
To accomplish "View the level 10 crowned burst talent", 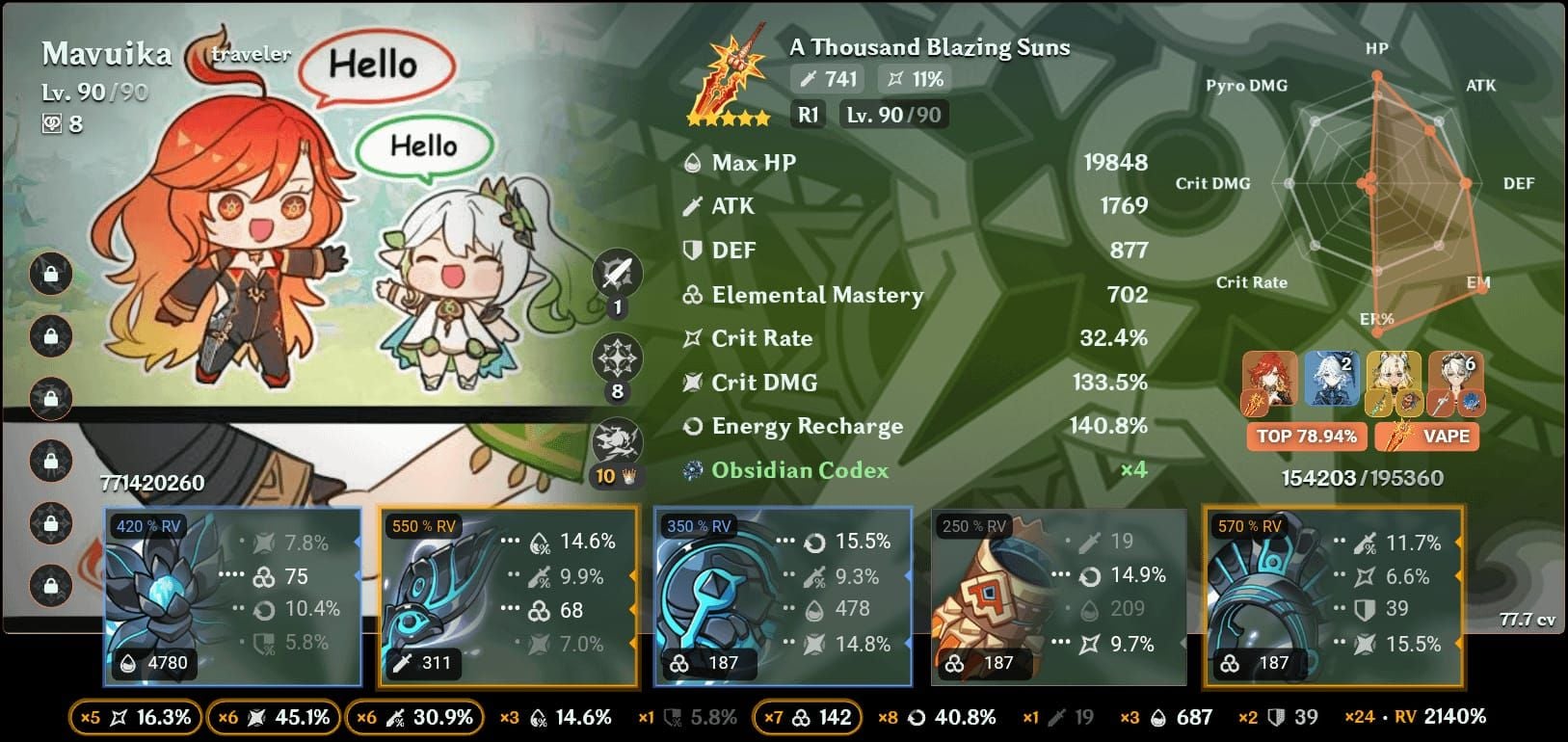I will click(x=617, y=444).
